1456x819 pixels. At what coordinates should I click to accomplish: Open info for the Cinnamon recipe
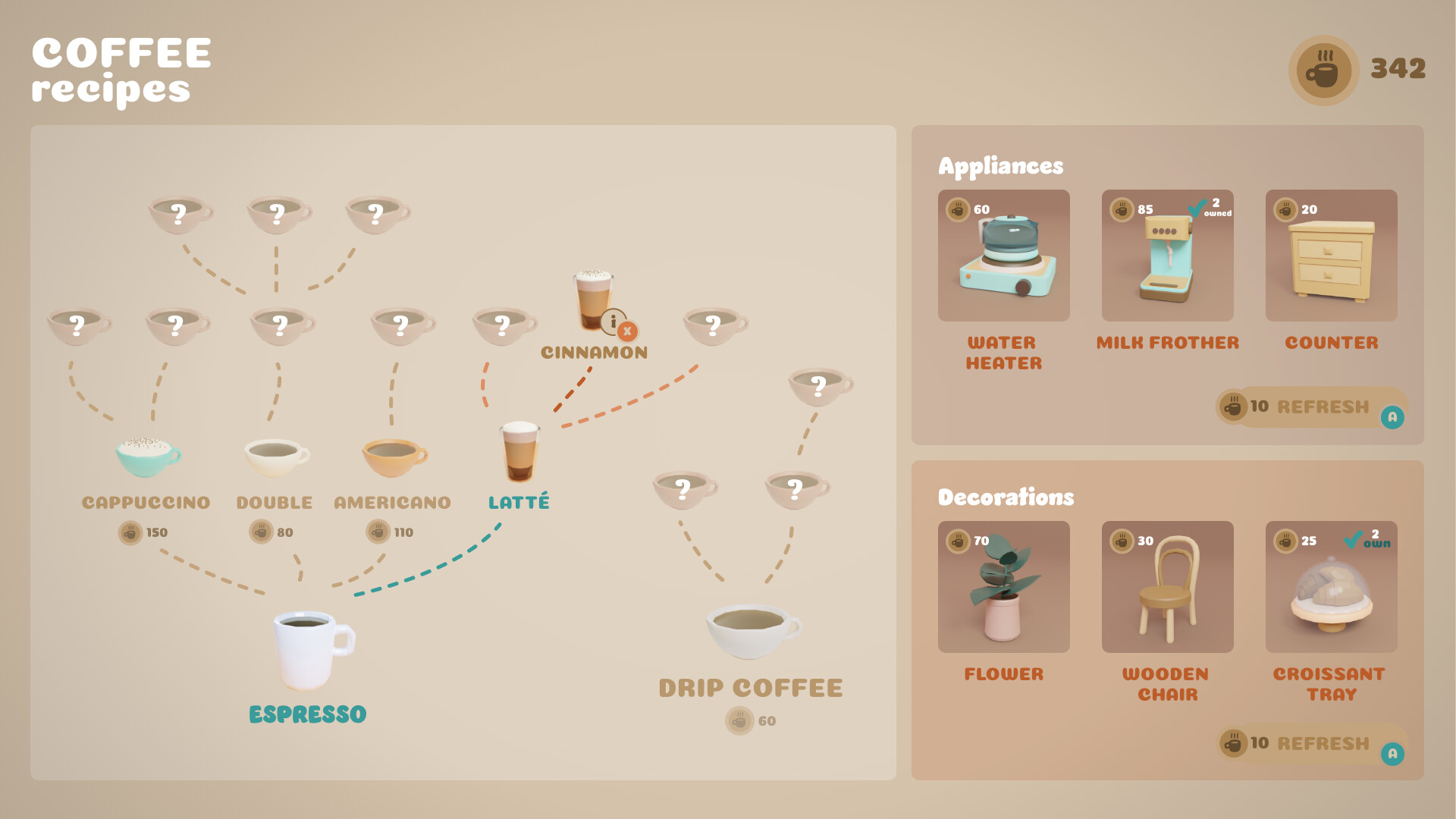[613, 321]
